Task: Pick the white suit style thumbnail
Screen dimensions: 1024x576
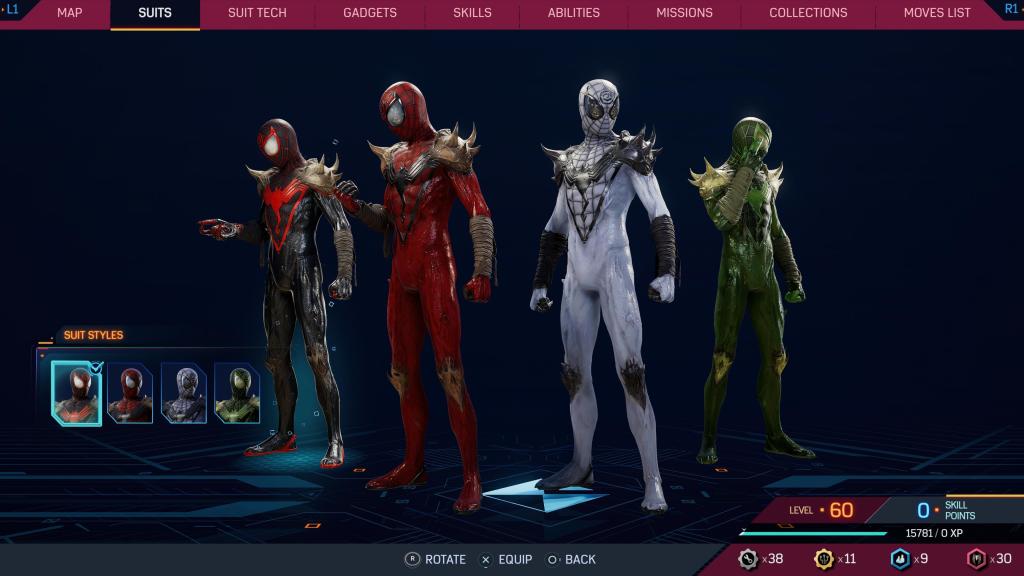Action: (x=184, y=393)
